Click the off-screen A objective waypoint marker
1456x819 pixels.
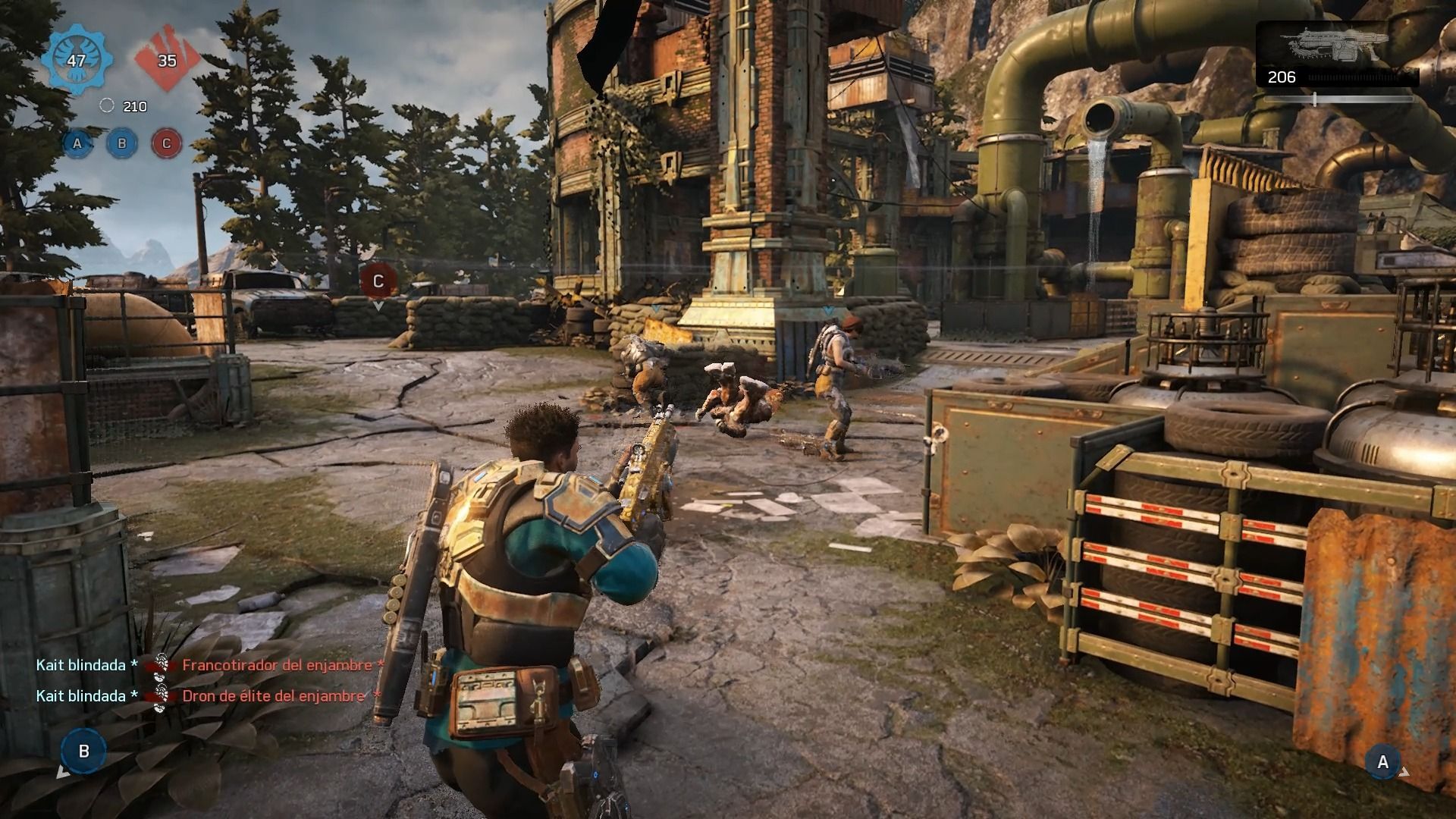pyautogui.click(x=1382, y=762)
